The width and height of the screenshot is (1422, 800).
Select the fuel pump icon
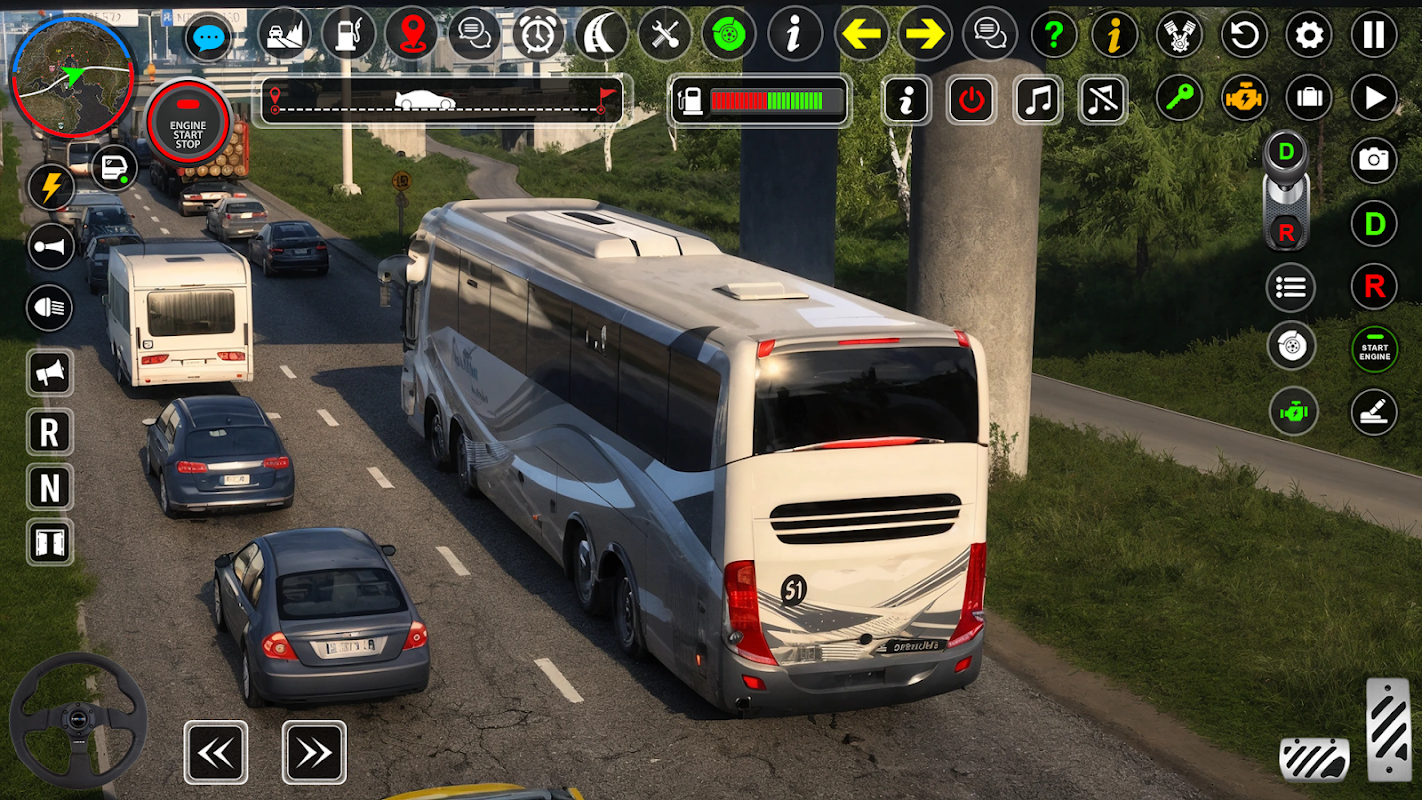coord(348,34)
